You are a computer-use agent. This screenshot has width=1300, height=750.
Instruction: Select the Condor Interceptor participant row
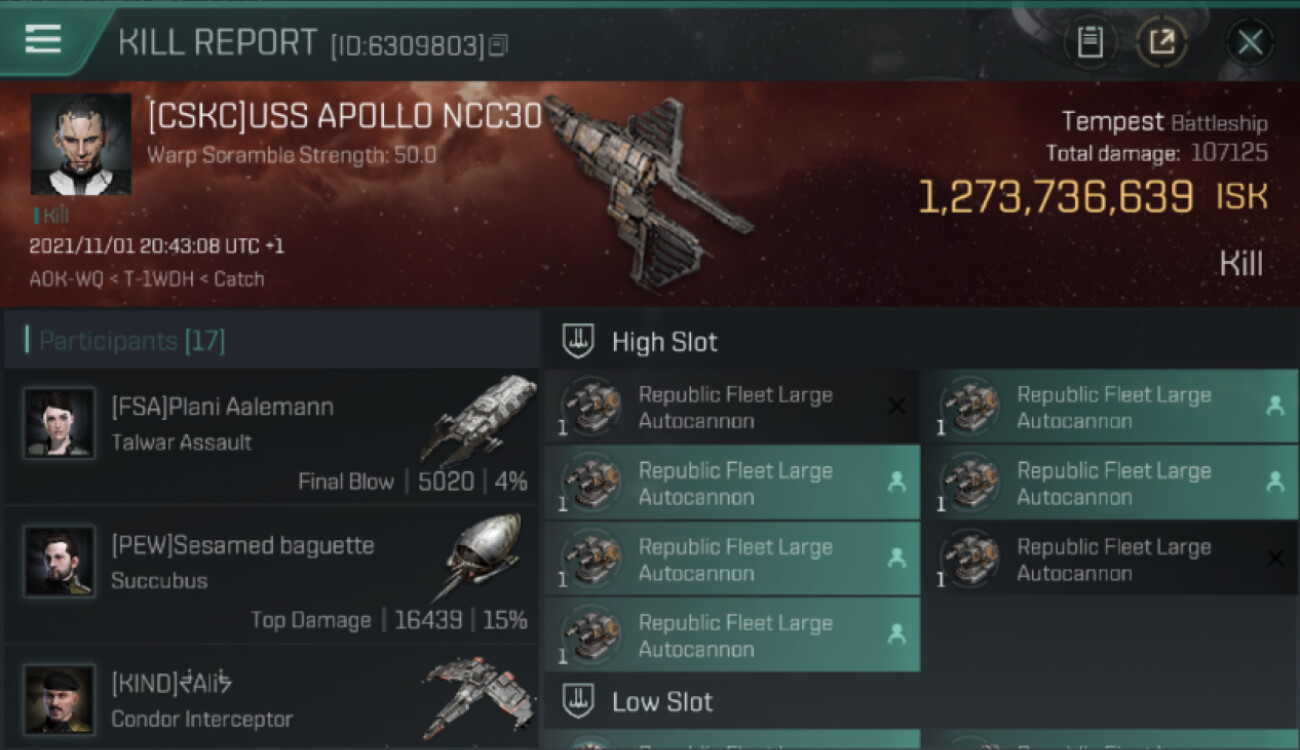click(x=270, y=700)
